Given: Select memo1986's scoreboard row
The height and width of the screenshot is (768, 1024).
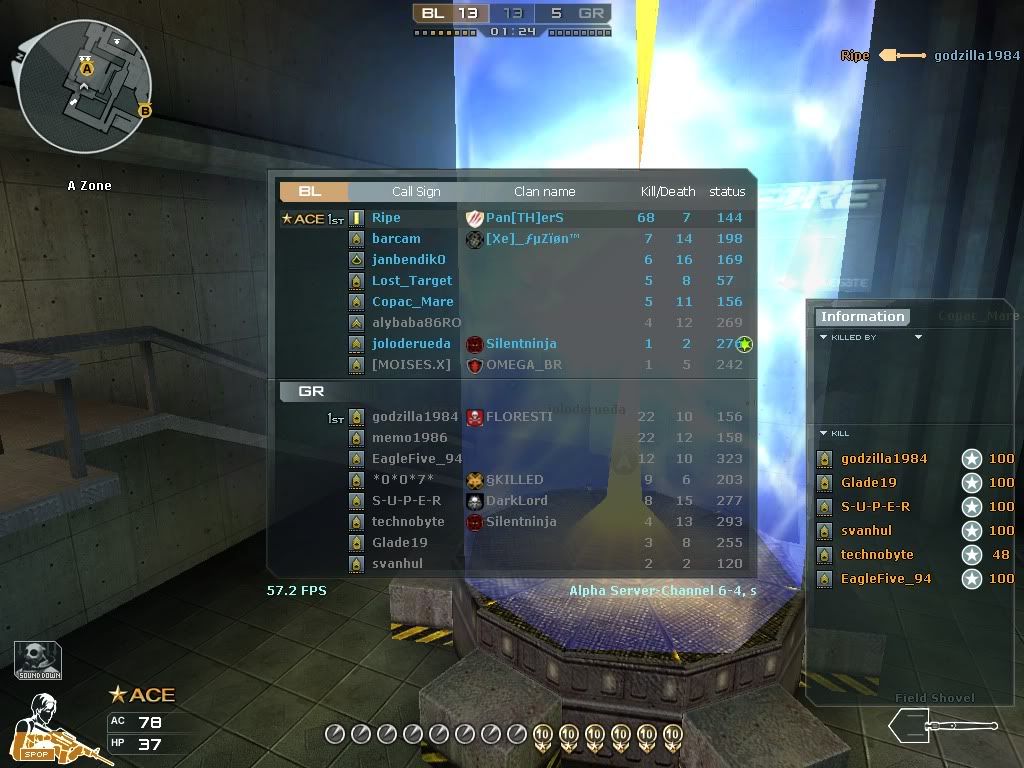Looking at the screenshot, I should tap(409, 438).
